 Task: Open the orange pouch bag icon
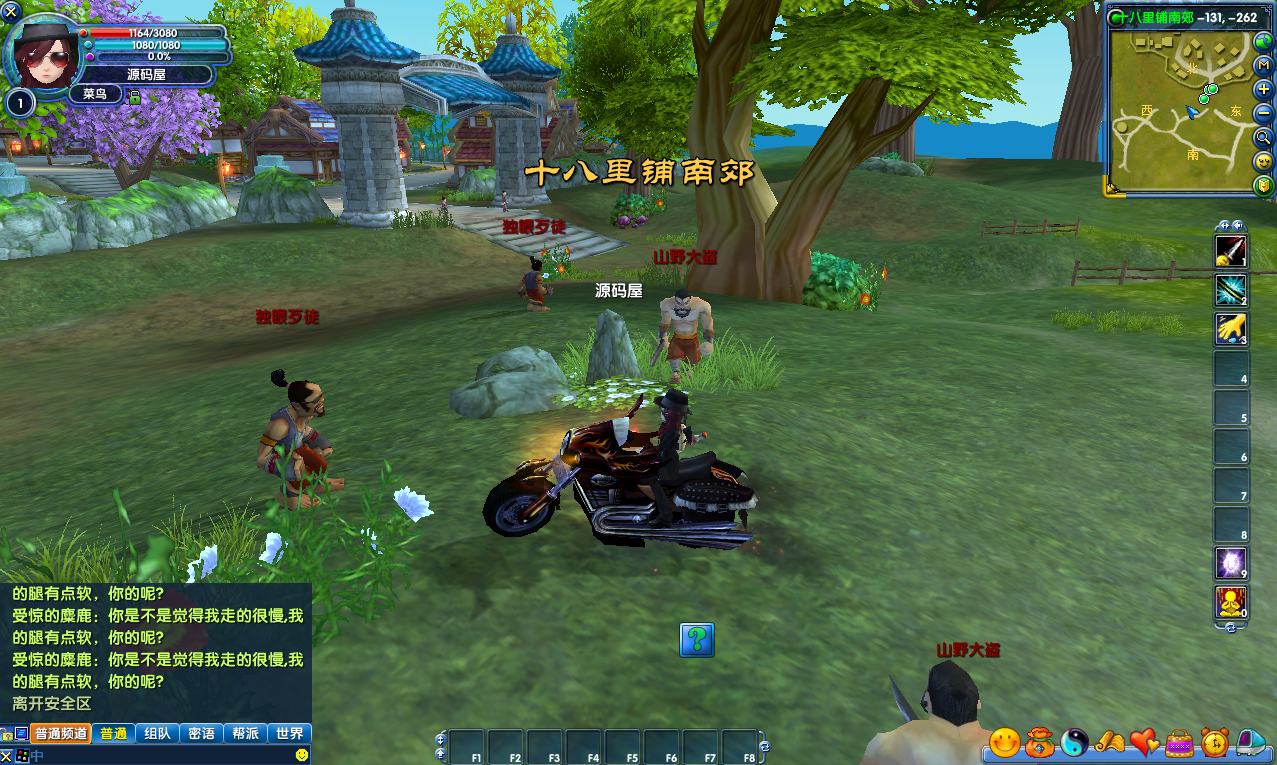coord(1040,742)
